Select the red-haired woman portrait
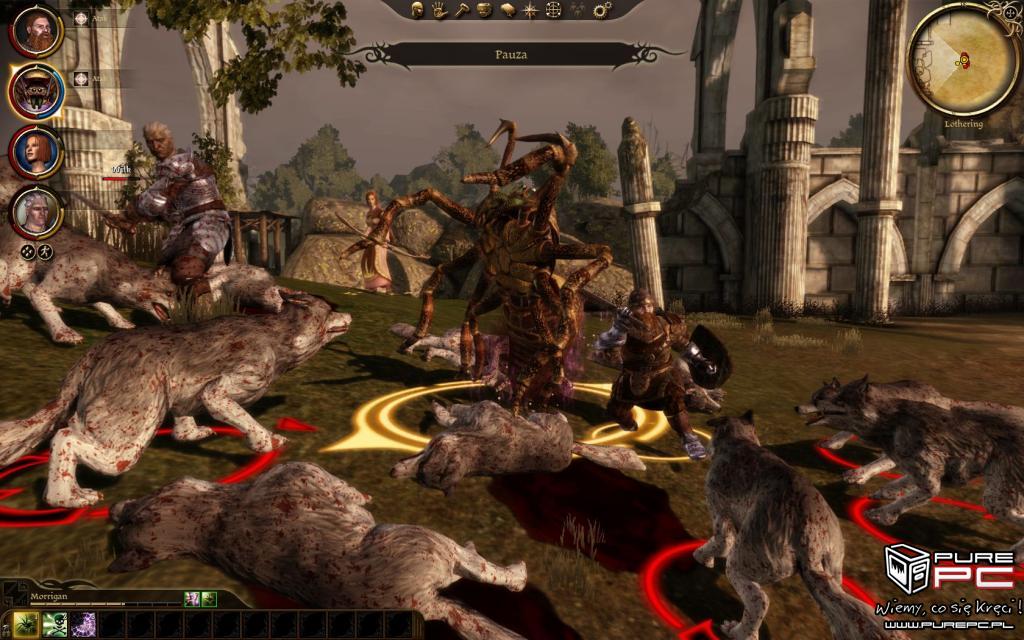Screen dimensions: 1024x640 (36, 152)
